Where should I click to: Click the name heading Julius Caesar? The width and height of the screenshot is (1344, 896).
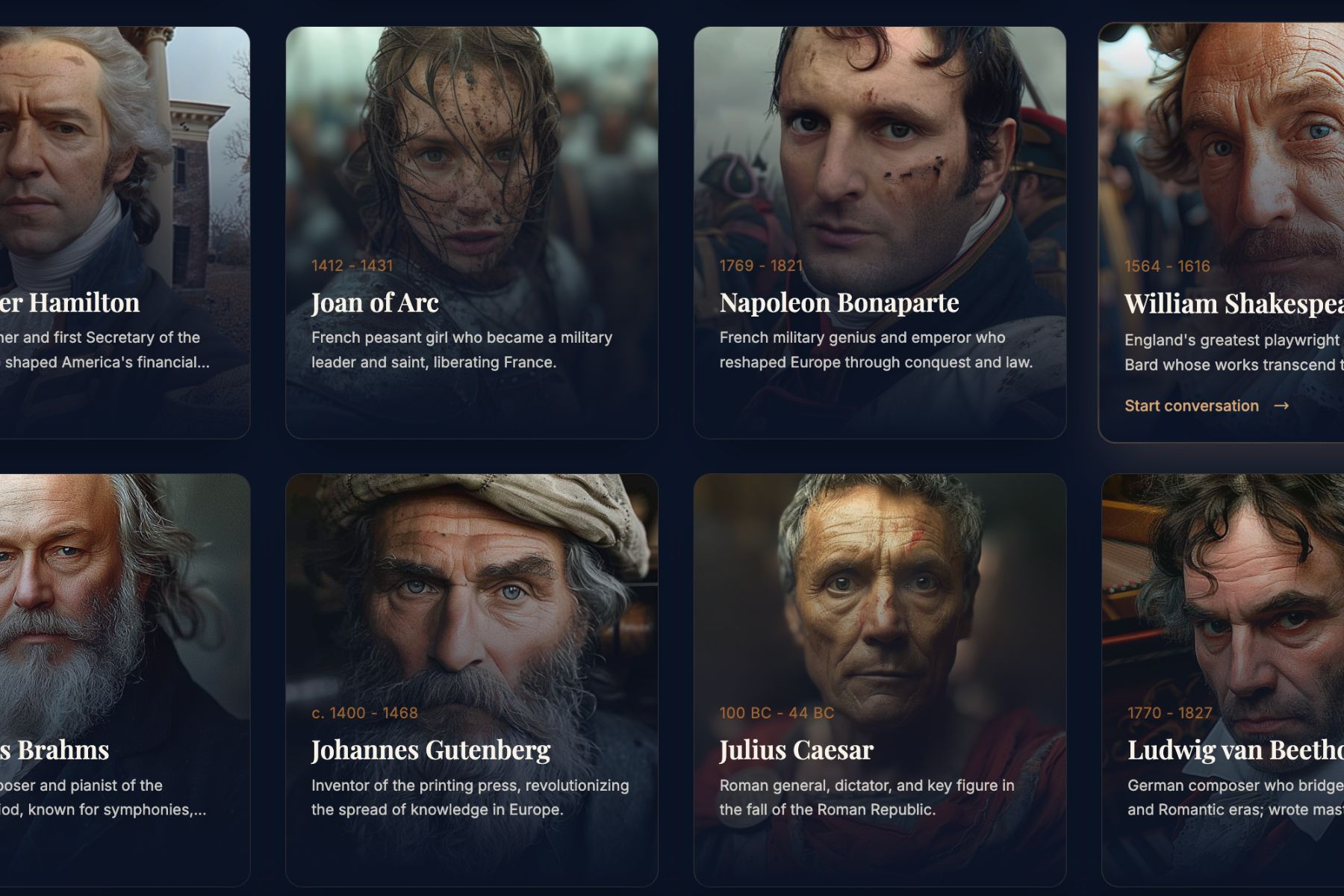coord(795,750)
